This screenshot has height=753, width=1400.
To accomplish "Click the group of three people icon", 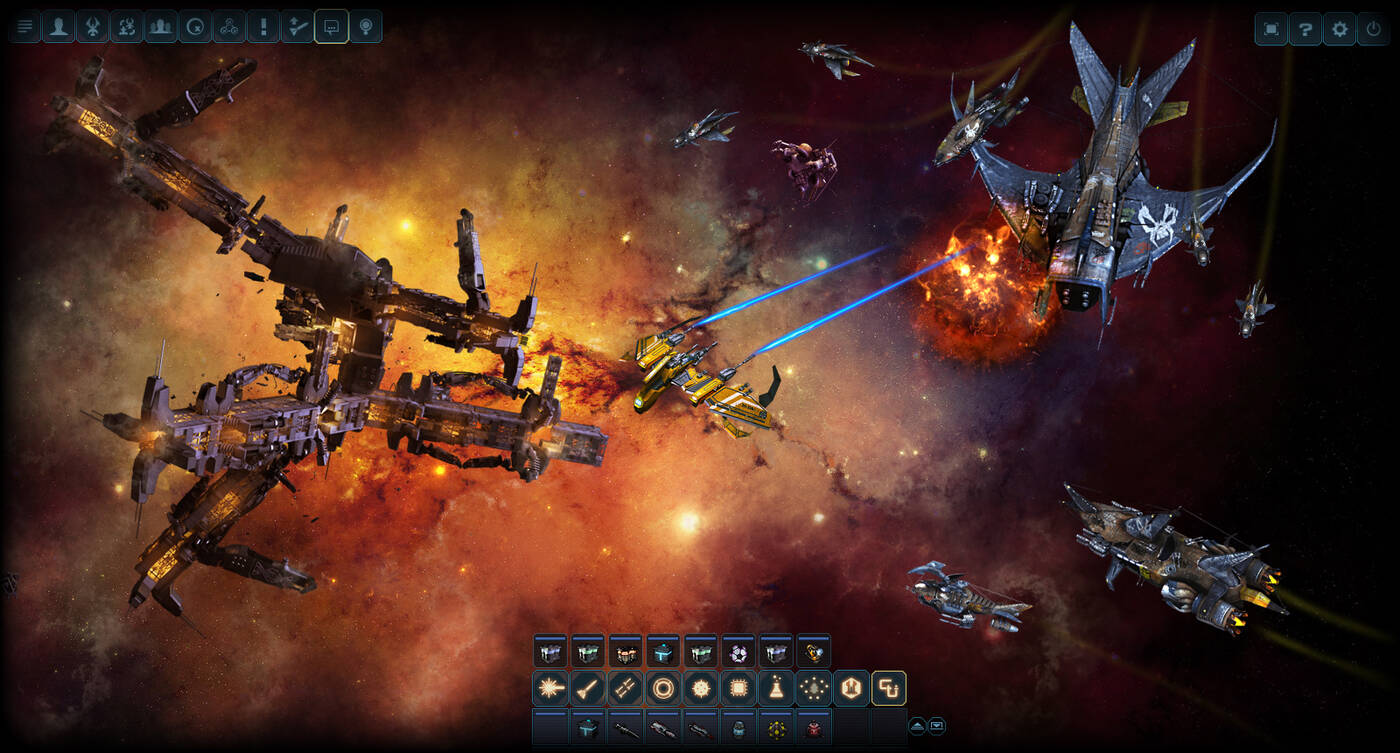I will click(161, 27).
